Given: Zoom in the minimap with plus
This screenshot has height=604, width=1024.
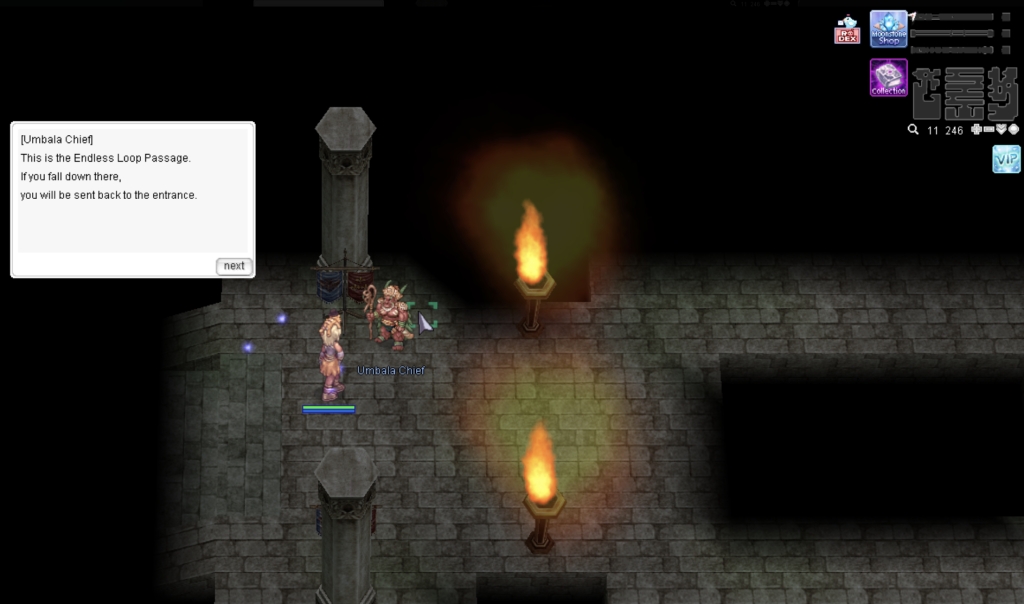Looking at the screenshot, I should click(x=977, y=130).
